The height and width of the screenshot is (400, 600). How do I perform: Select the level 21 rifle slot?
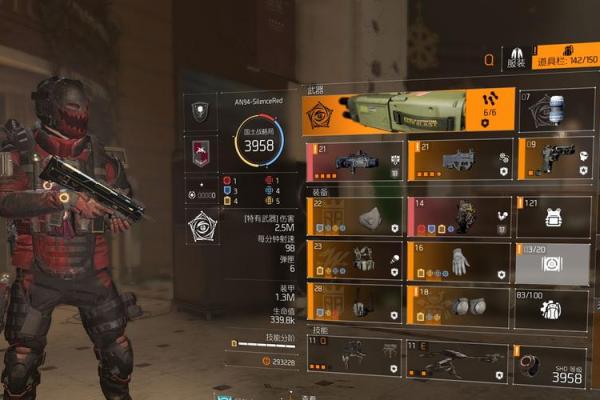tap(355, 160)
